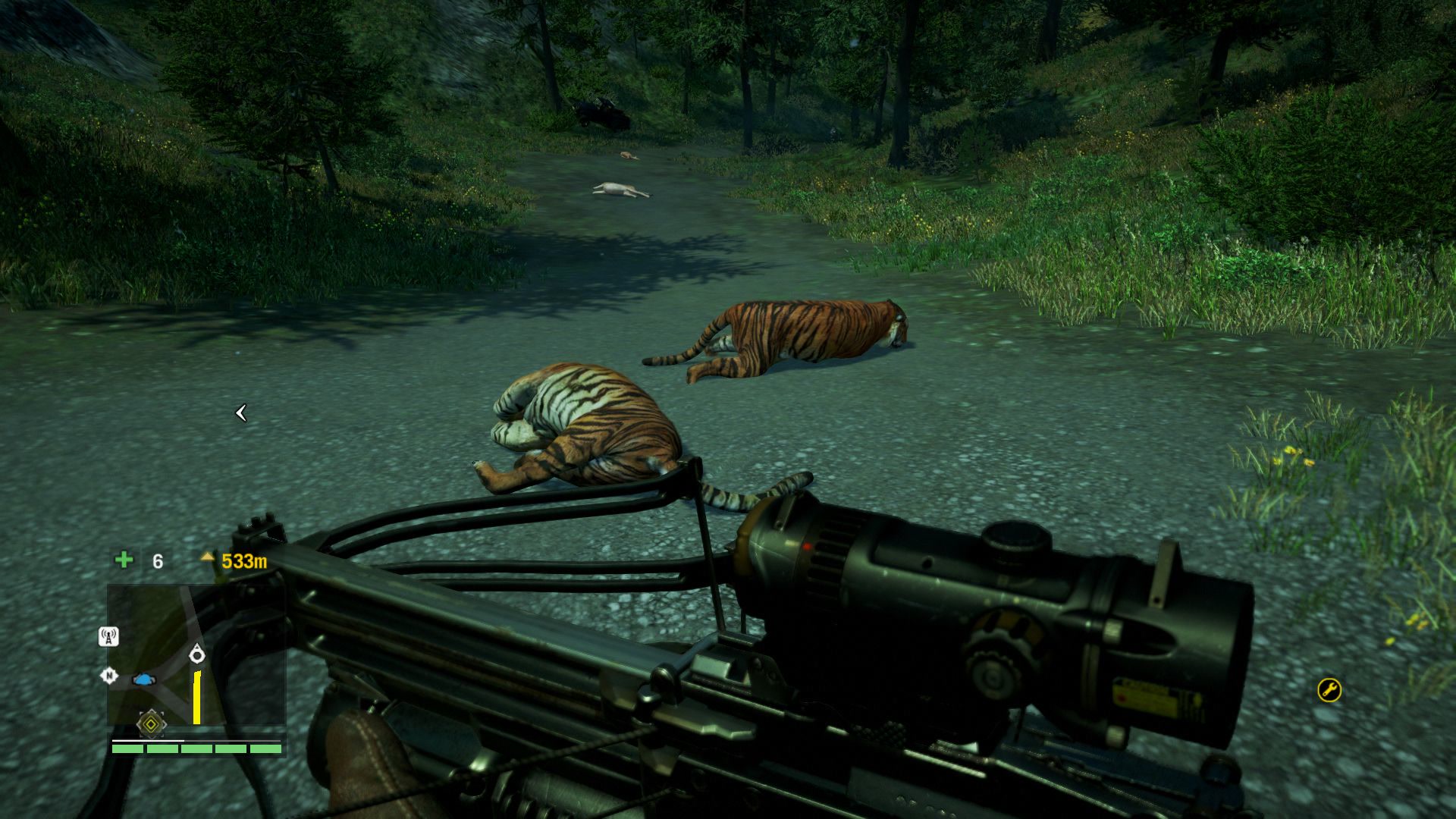
Task: Click the yellow waypoint arrow beside 533m
Action: coord(207,557)
